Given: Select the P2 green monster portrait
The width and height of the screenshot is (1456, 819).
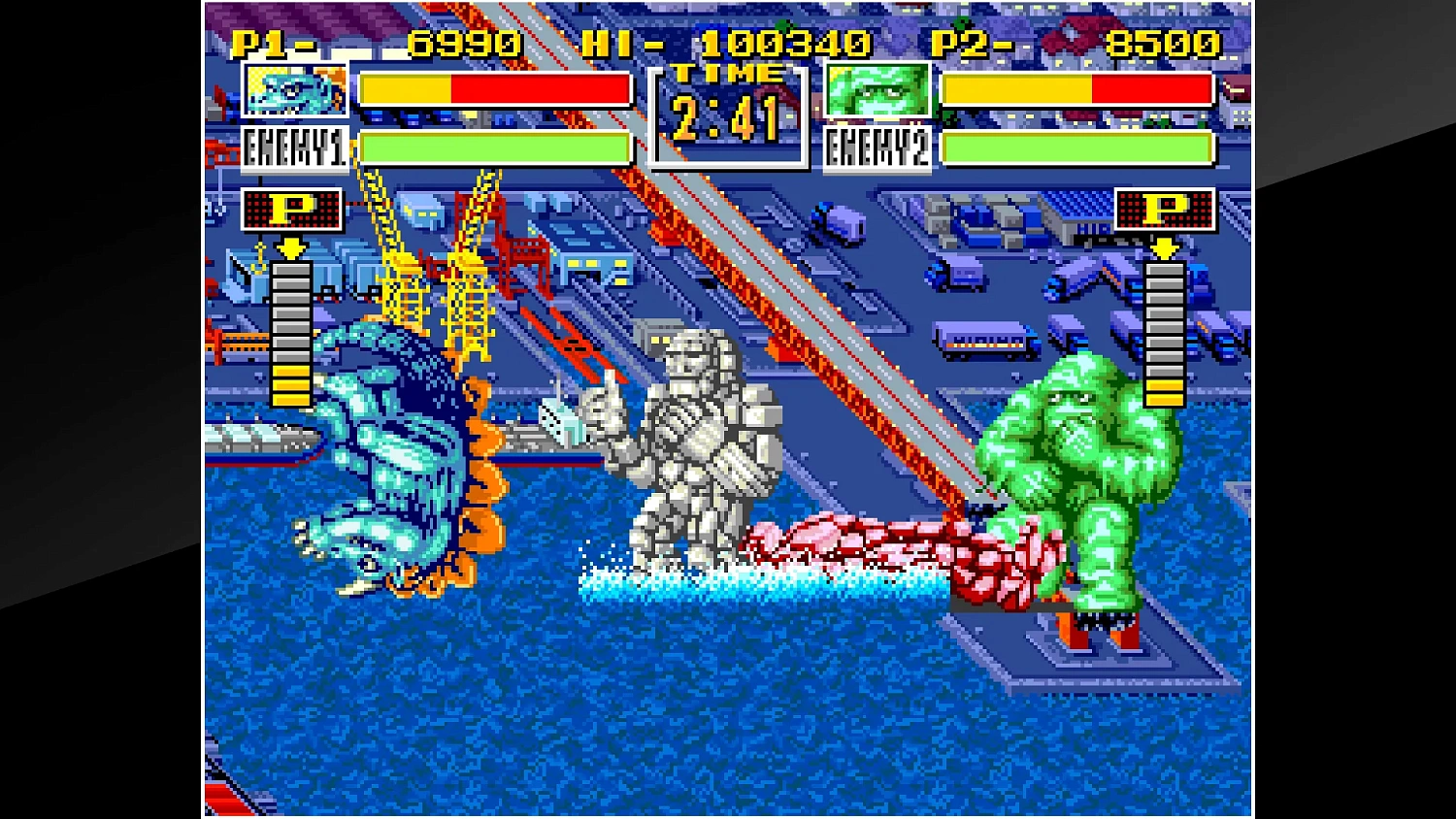Looking at the screenshot, I should (877, 89).
